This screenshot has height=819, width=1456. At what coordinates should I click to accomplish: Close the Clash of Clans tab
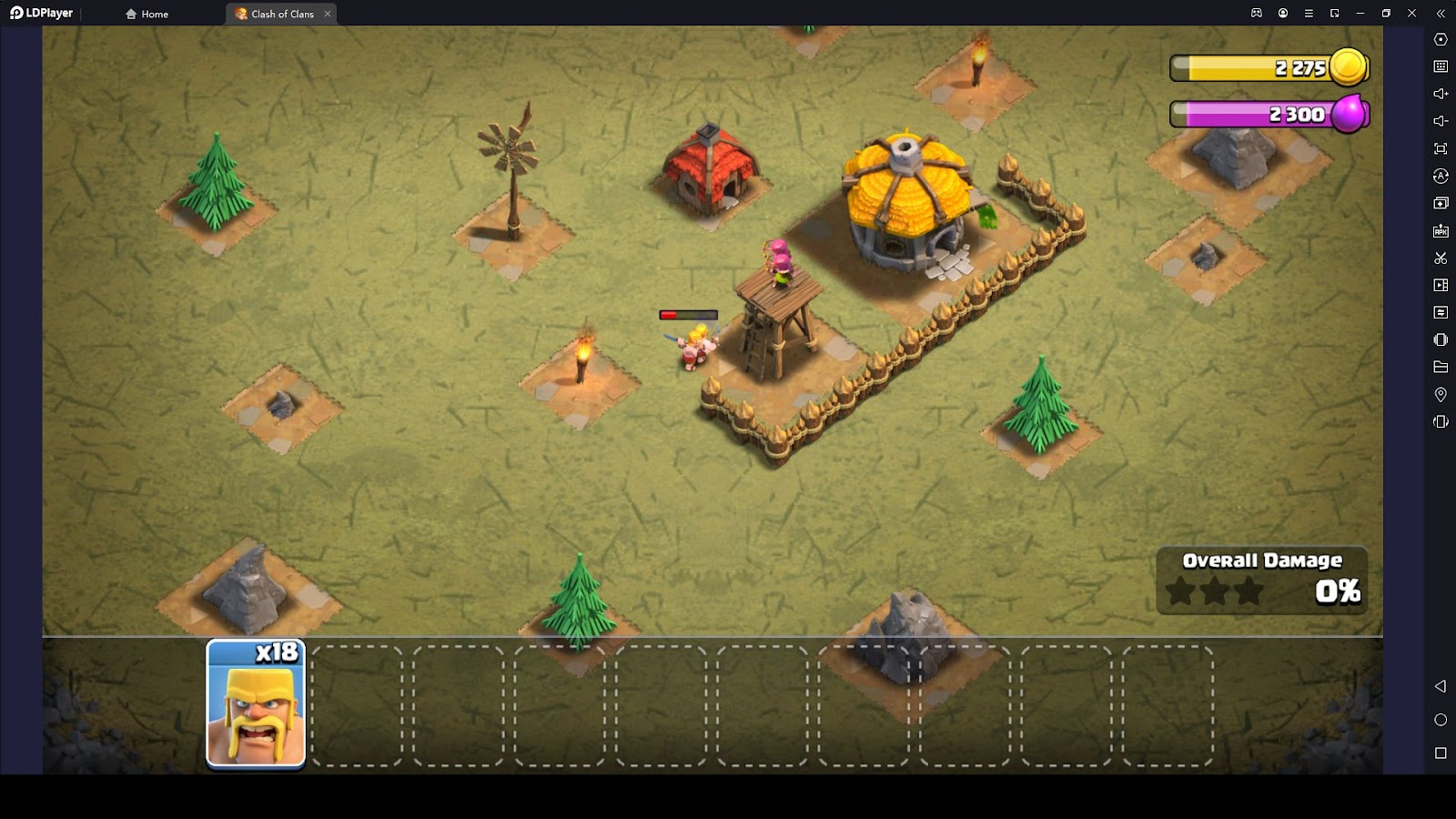coord(328,14)
